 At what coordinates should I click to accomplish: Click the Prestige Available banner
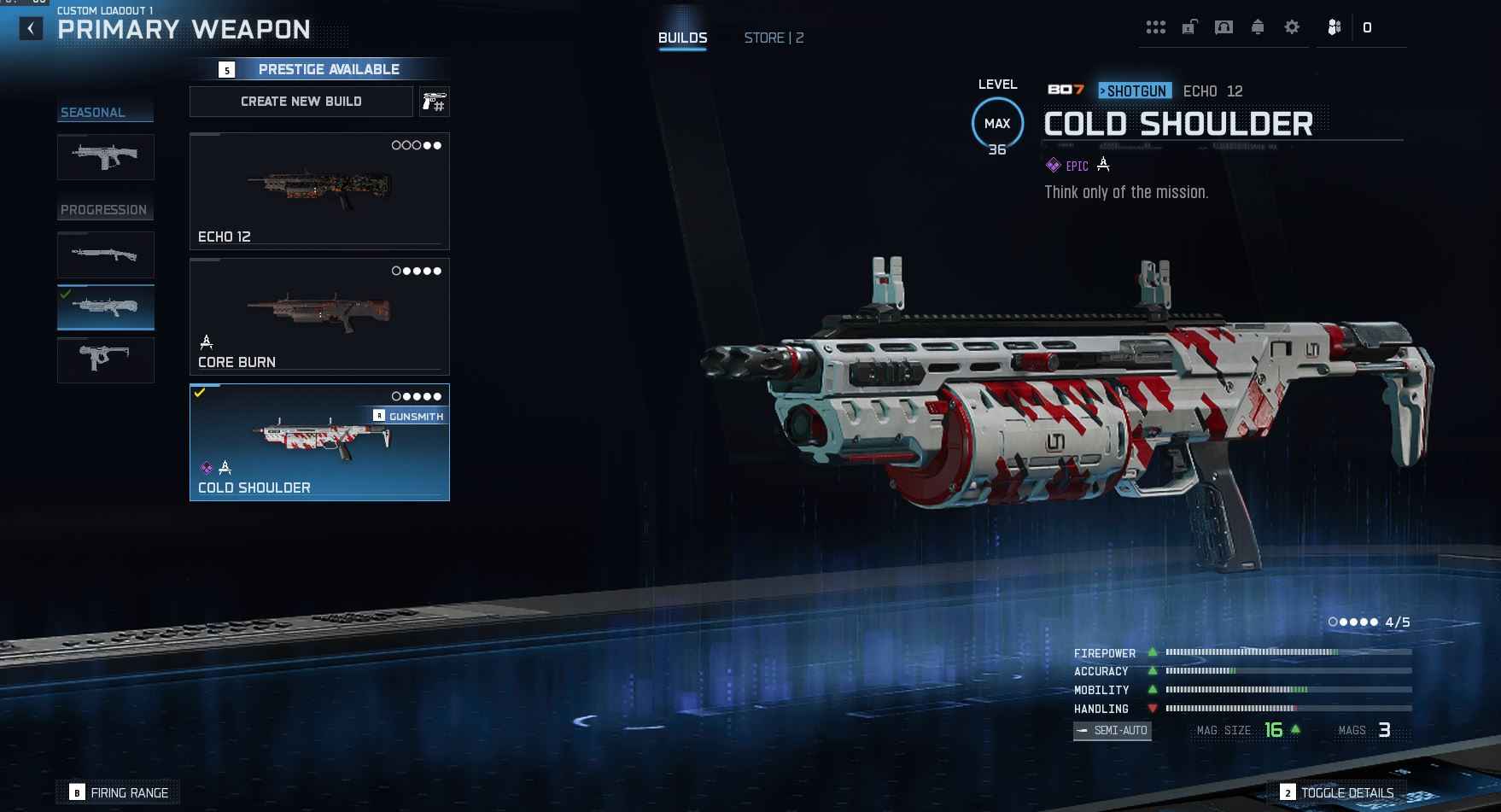[x=329, y=69]
